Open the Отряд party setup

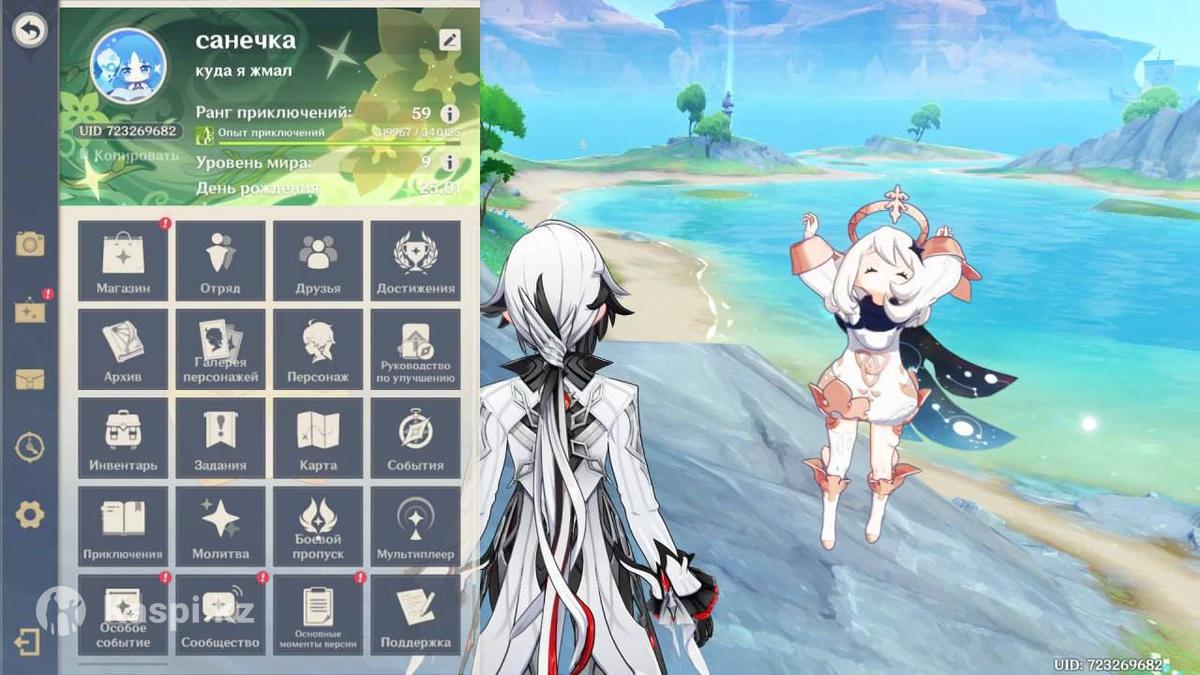[x=220, y=260]
